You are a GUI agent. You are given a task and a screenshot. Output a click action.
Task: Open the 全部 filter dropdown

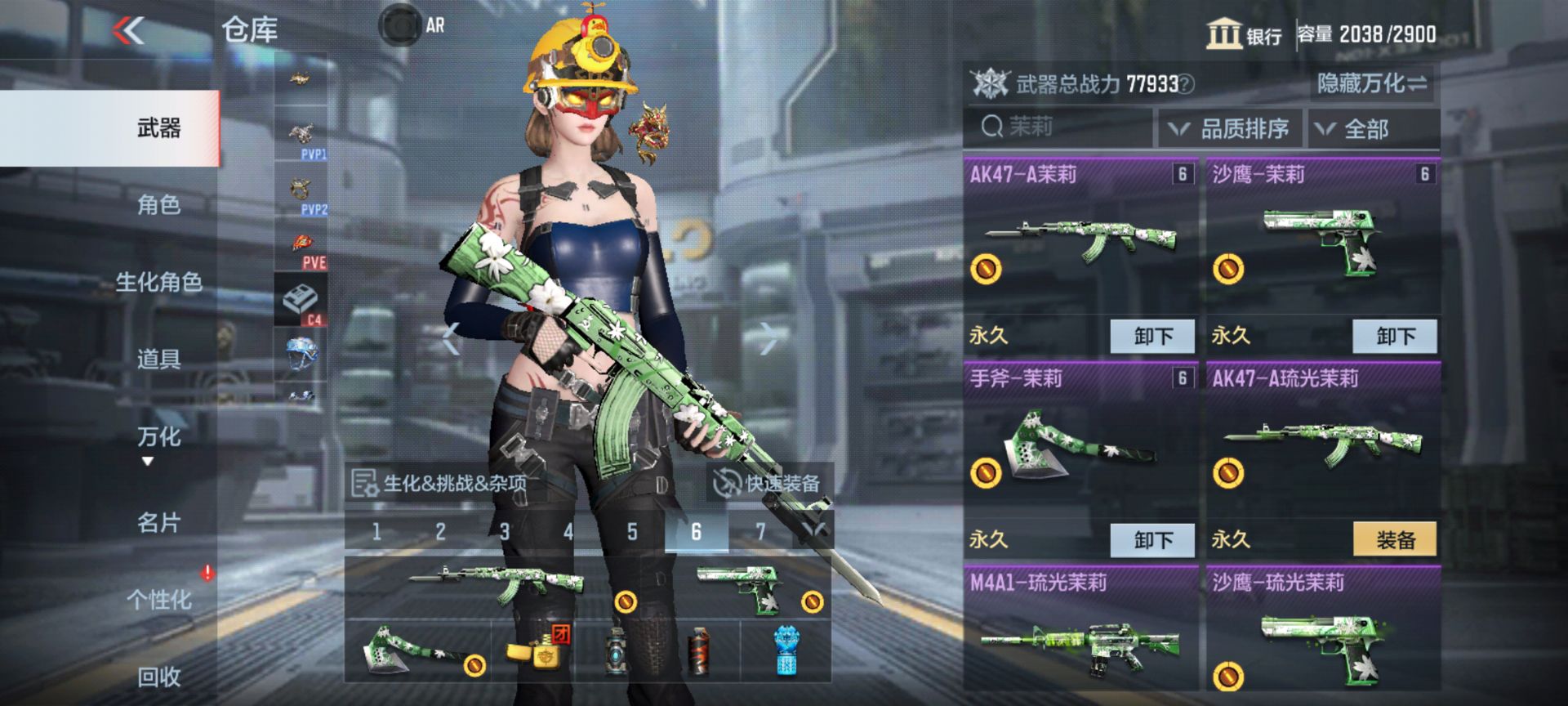pyautogui.click(x=1372, y=129)
